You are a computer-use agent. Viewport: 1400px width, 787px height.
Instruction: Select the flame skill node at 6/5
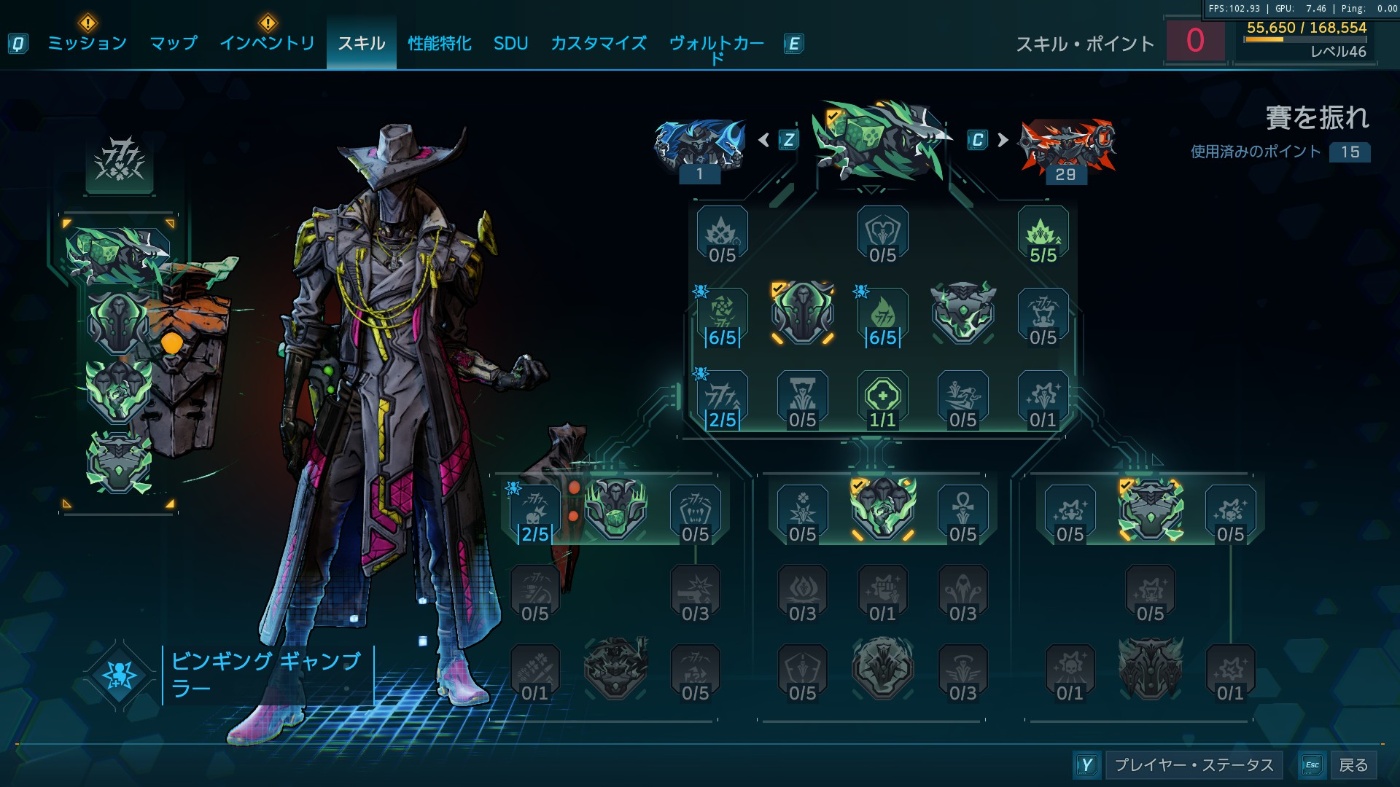click(x=883, y=316)
